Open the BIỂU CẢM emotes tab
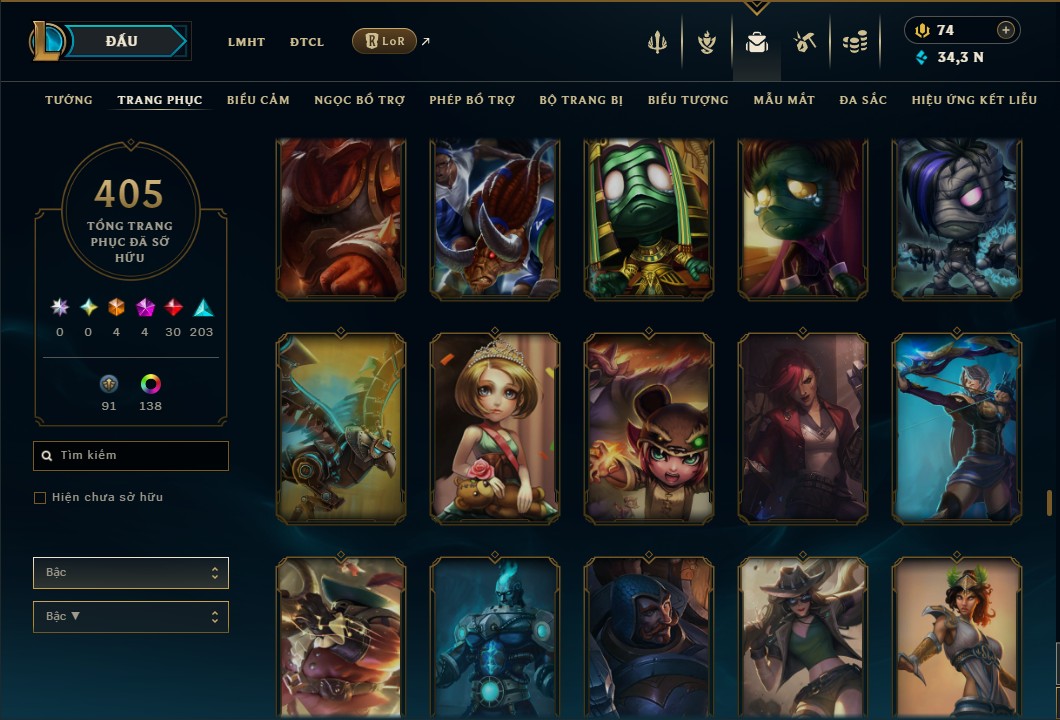 coord(258,100)
